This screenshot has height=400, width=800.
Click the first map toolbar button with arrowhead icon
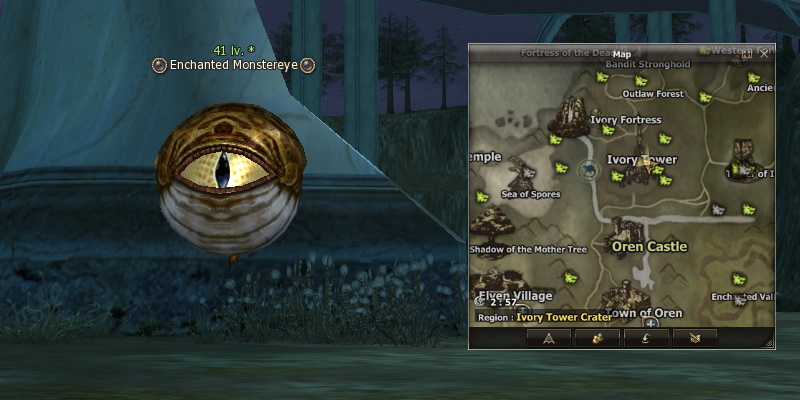(x=547, y=338)
